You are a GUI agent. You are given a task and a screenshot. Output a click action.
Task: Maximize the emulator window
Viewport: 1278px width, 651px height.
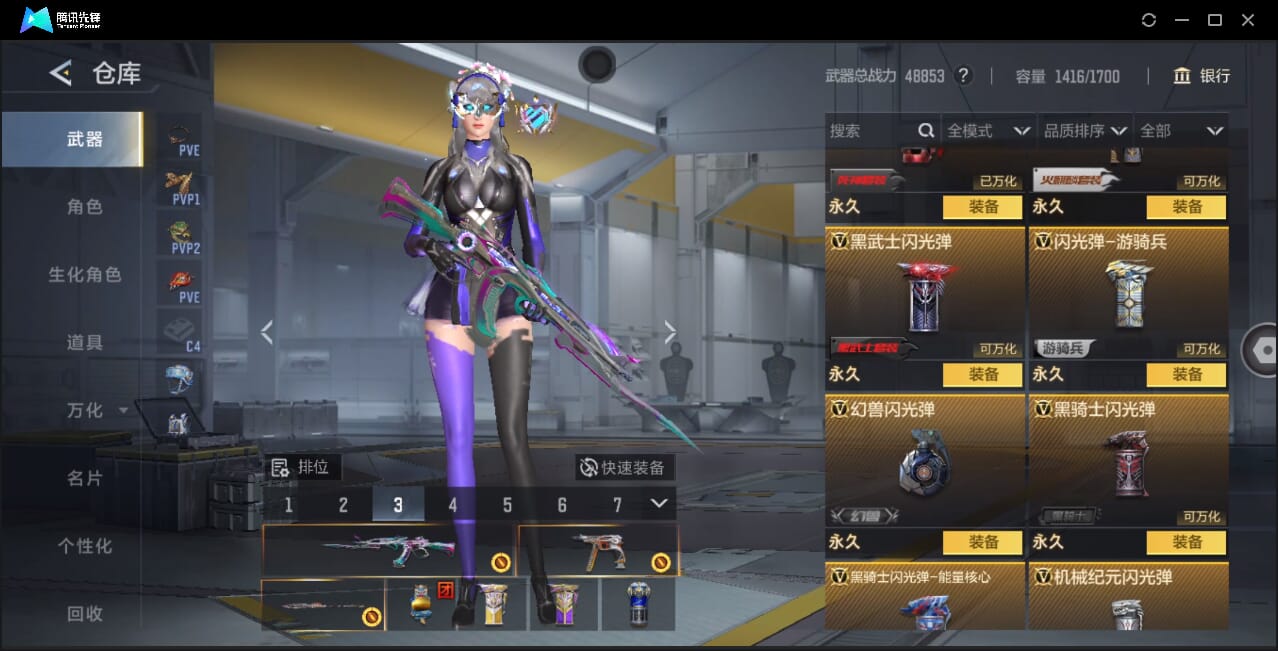pos(1214,20)
